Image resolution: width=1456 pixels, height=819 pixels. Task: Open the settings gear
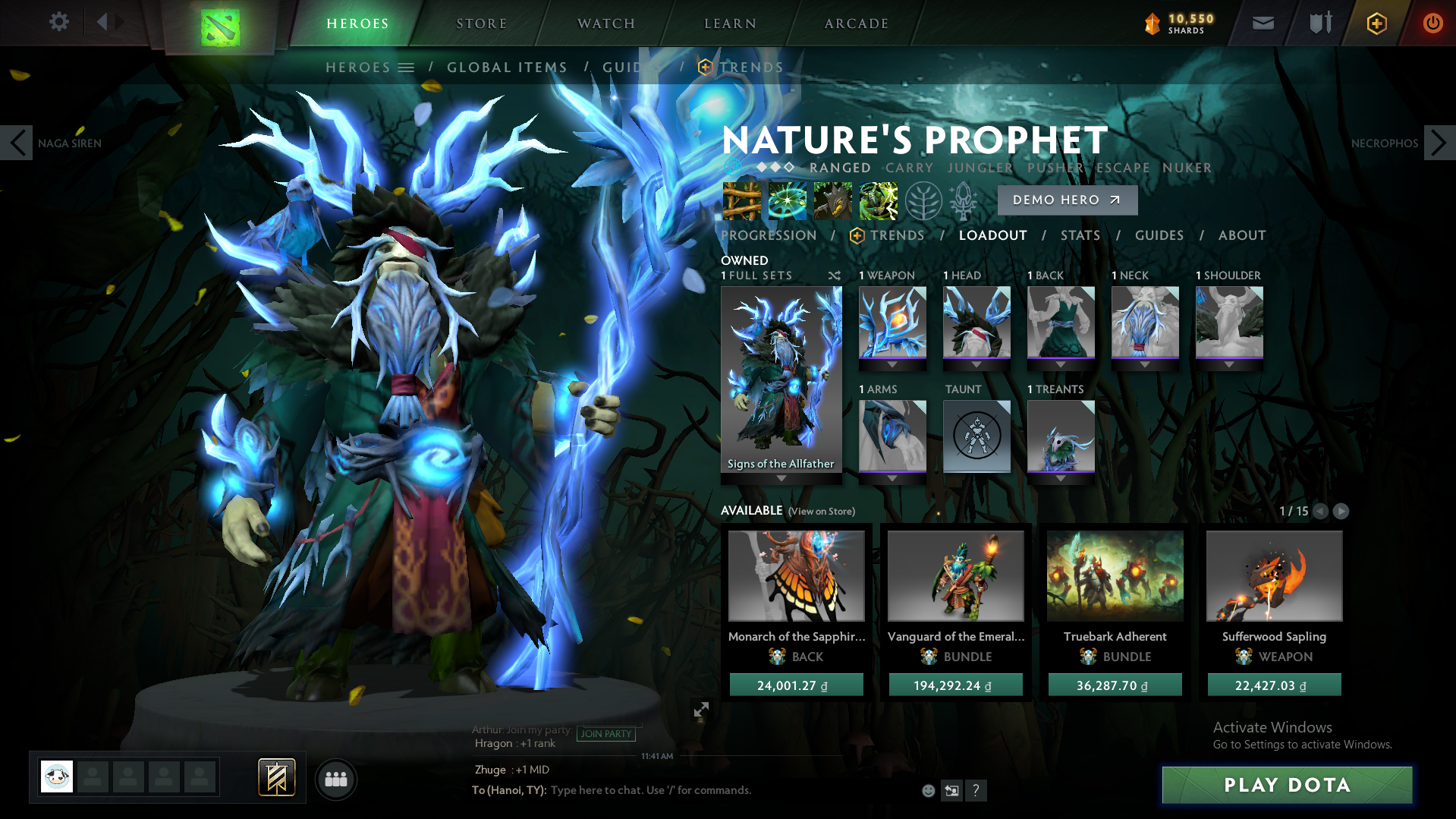tap(58, 22)
